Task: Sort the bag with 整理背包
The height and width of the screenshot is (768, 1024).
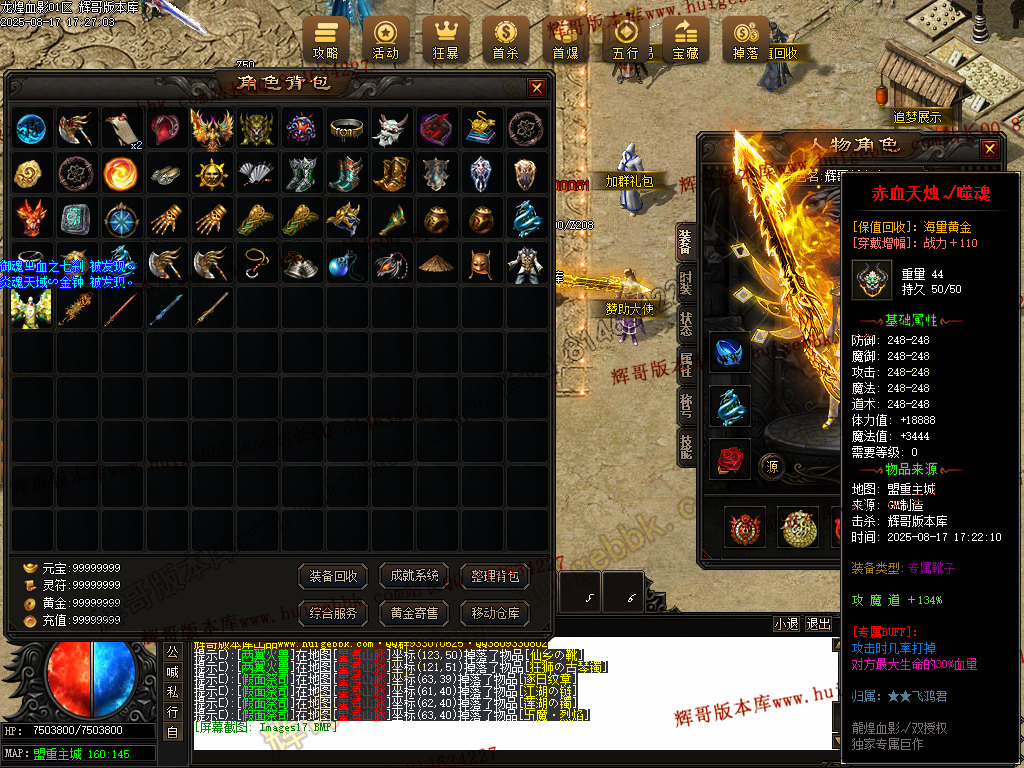Action: [494, 576]
